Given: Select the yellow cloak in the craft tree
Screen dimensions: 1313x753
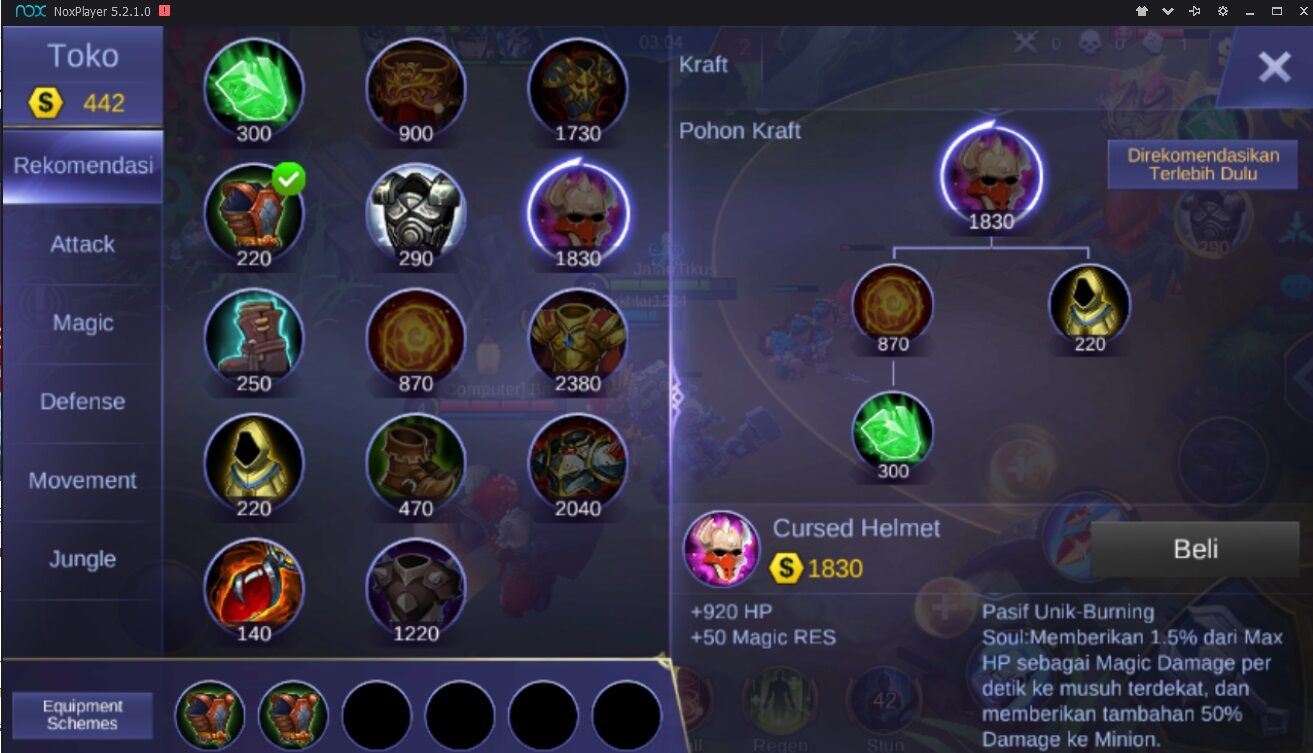Looking at the screenshot, I should point(1089,301).
